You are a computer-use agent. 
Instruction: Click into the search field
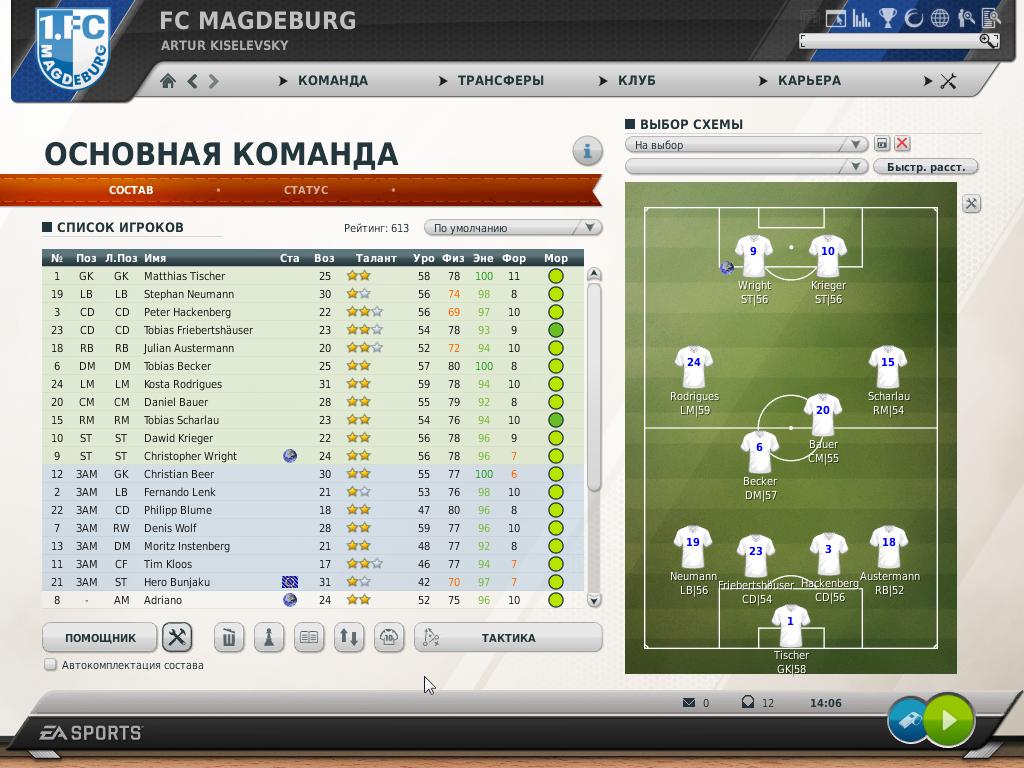point(890,41)
